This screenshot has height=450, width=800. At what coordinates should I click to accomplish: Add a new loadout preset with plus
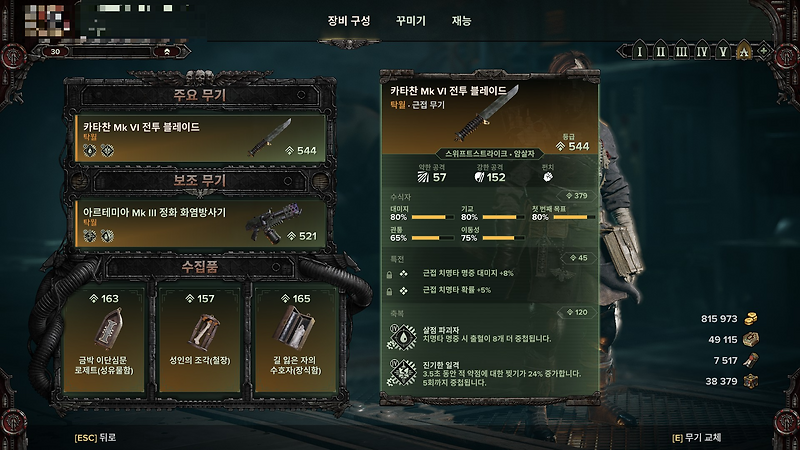coord(765,51)
